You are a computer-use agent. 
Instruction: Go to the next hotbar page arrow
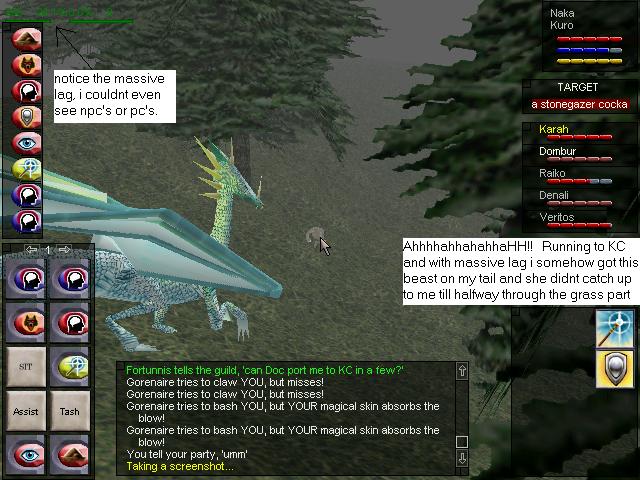pos(65,249)
